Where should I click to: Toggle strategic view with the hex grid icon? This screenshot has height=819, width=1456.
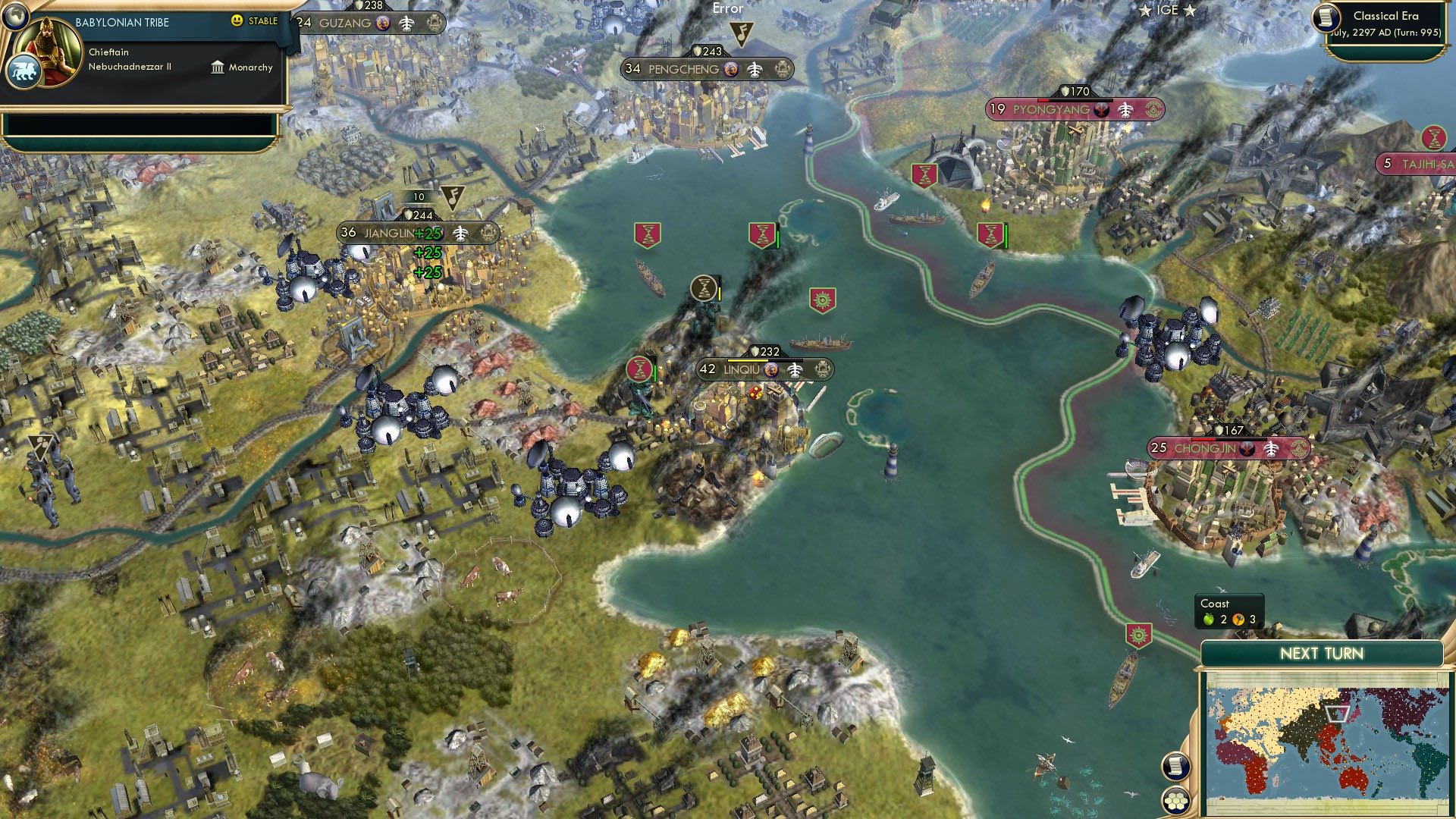1175,799
